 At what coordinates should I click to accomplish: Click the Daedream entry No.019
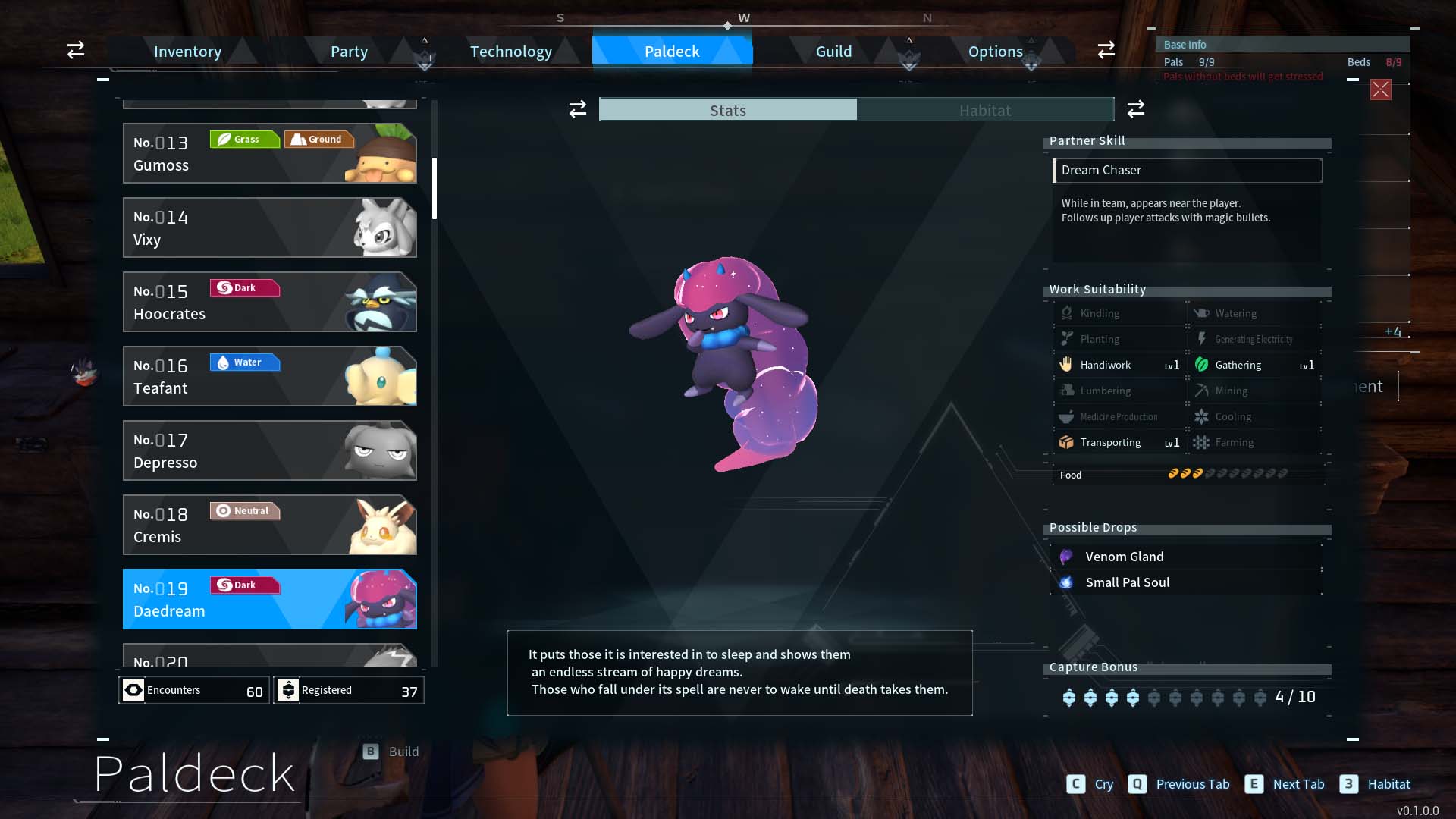click(269, 599)
